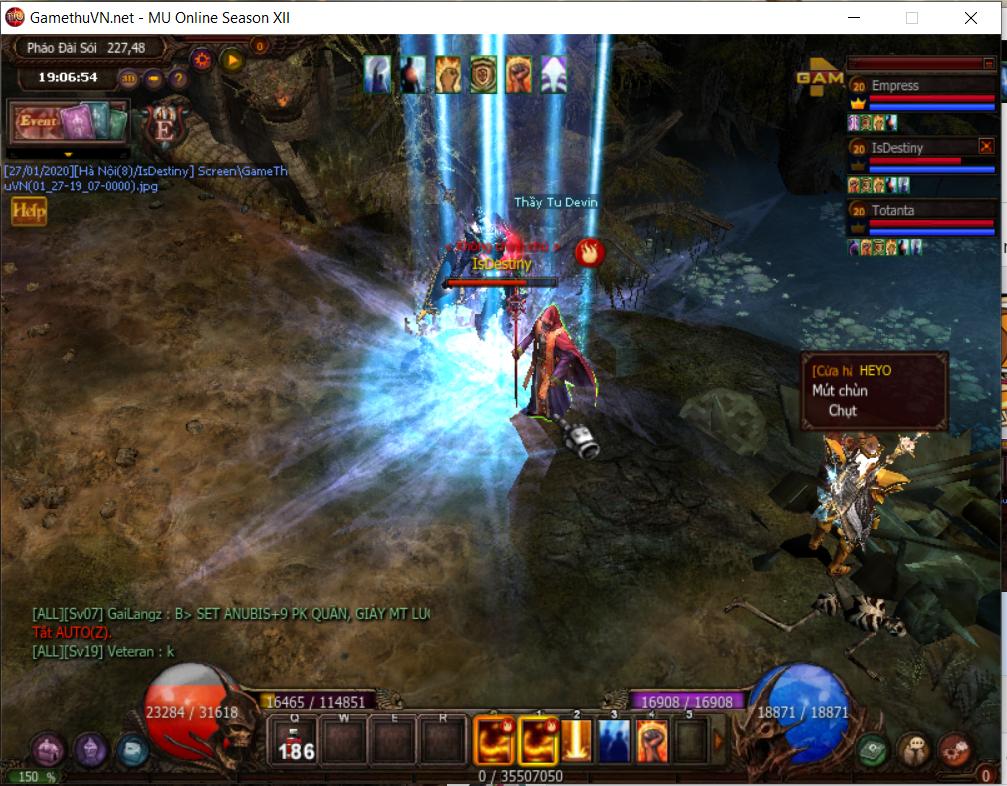Use the potion in the Q slot
1007x786 pixels.
tap(295, 741)
